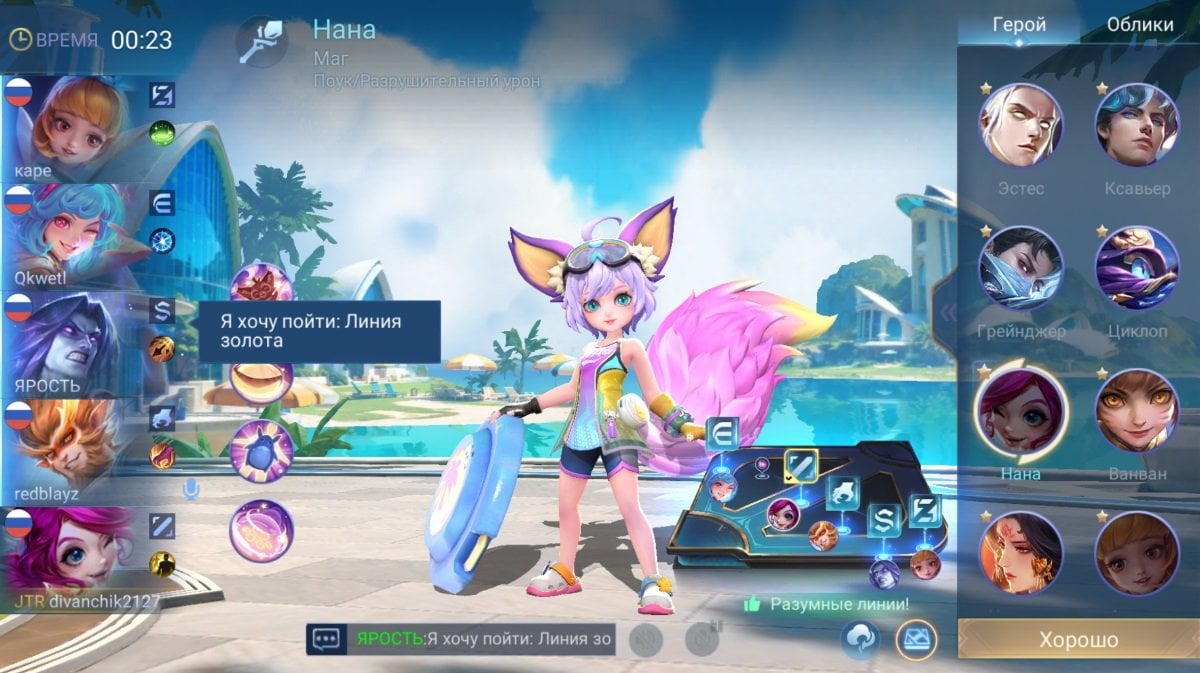Select the beetle skill icon
The width and height of the screenshot is (1200, 673).
coord(261,450)
